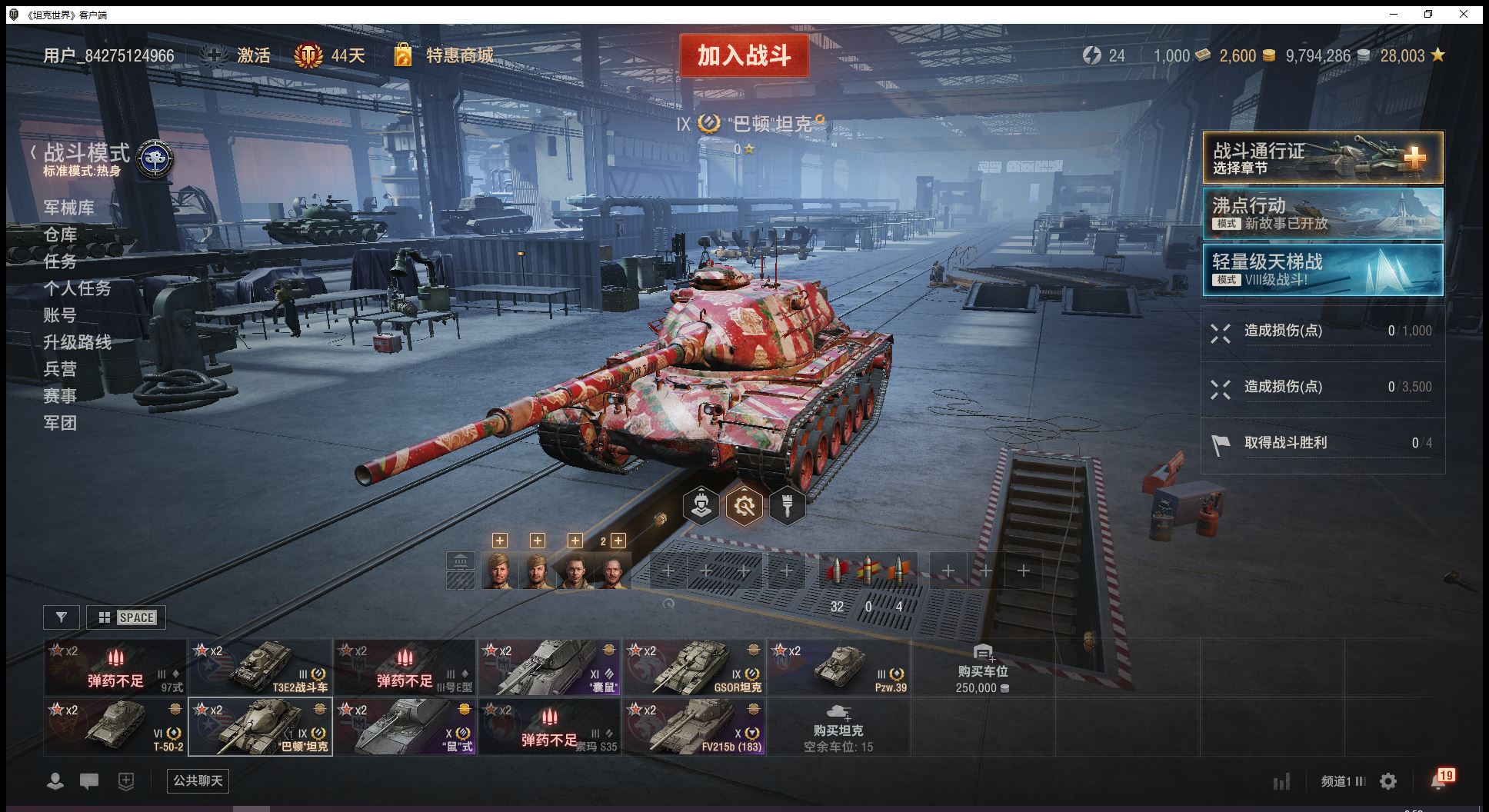Open the 战斗模式 battle mode selector
Image resolution: width=1489 pixels, height=812 pixels.
click(x=86, y=152)
